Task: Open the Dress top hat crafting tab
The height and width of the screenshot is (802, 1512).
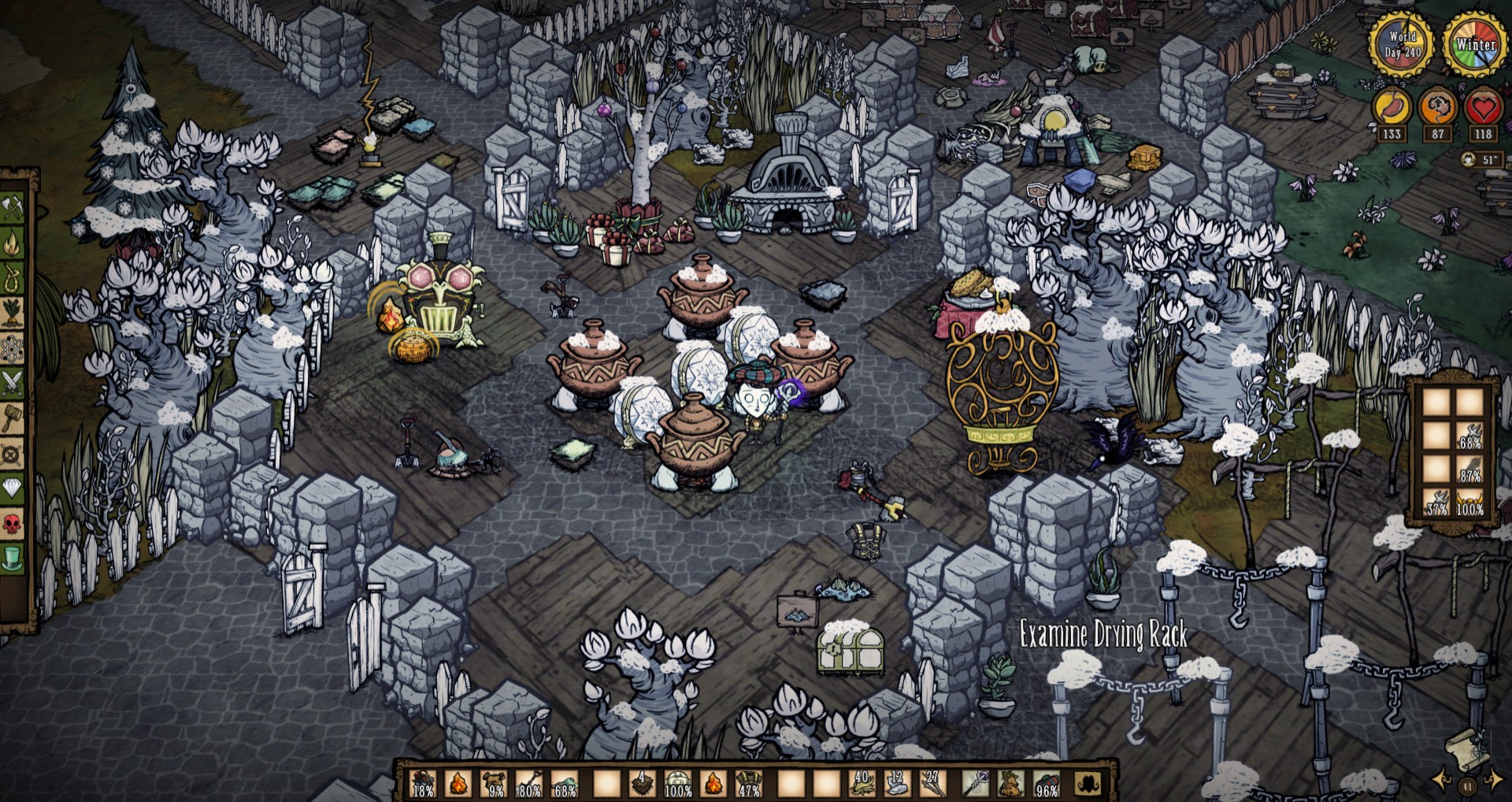Action: 13,558
